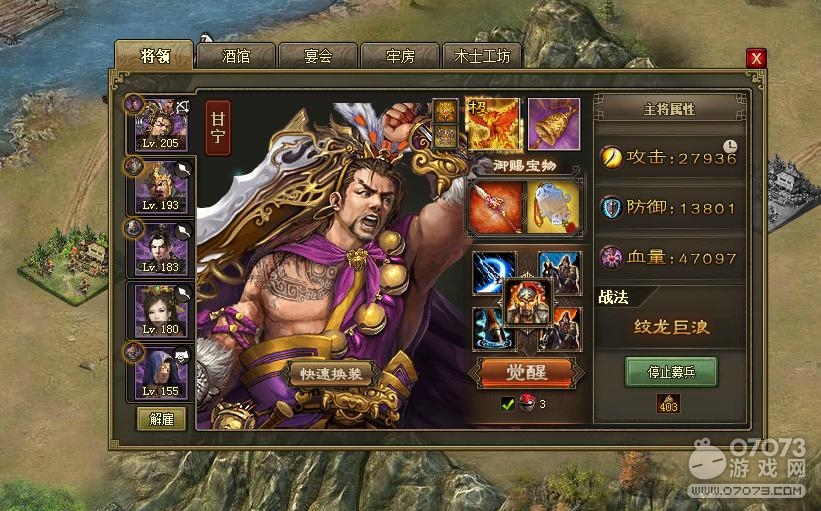Click the central helmeted warrior skill icon
The width and height of the screenshot is (821, 511).
pyautogui.click(x=527, y=301)
